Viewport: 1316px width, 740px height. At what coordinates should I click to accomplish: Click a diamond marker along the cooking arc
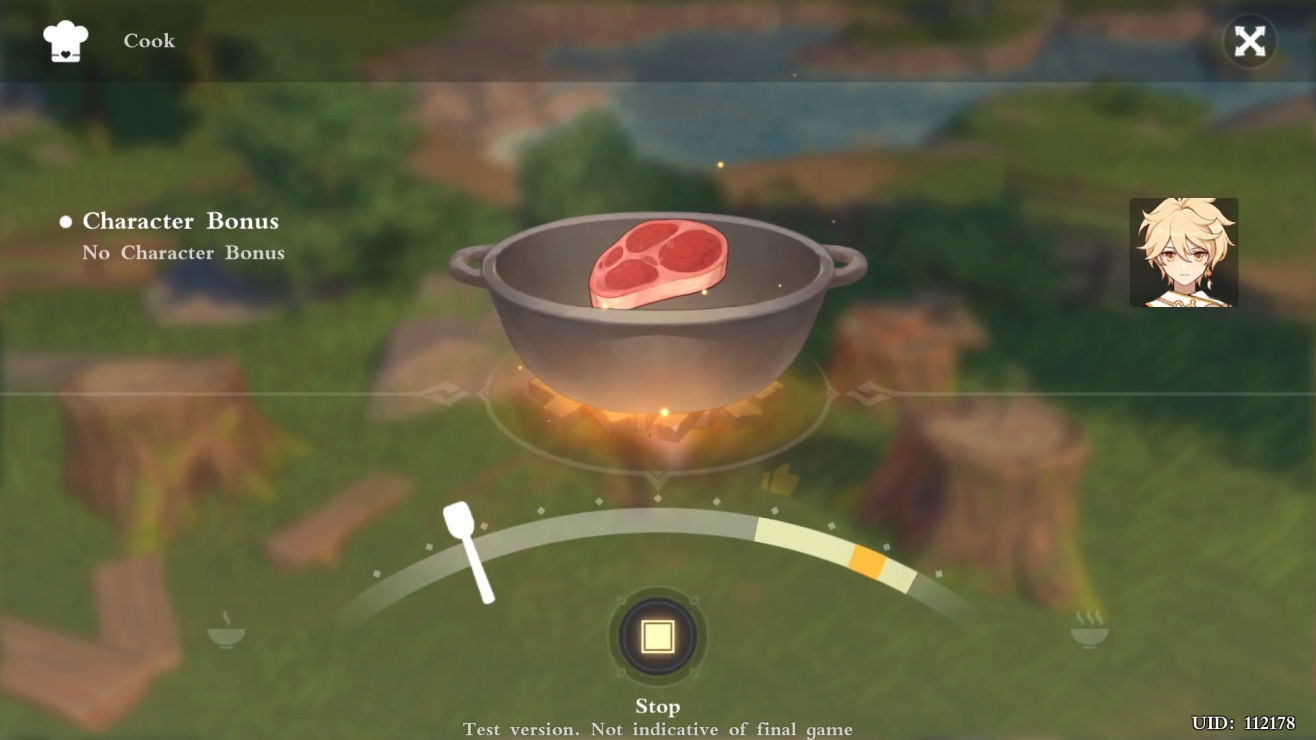[x=658, y=498]
